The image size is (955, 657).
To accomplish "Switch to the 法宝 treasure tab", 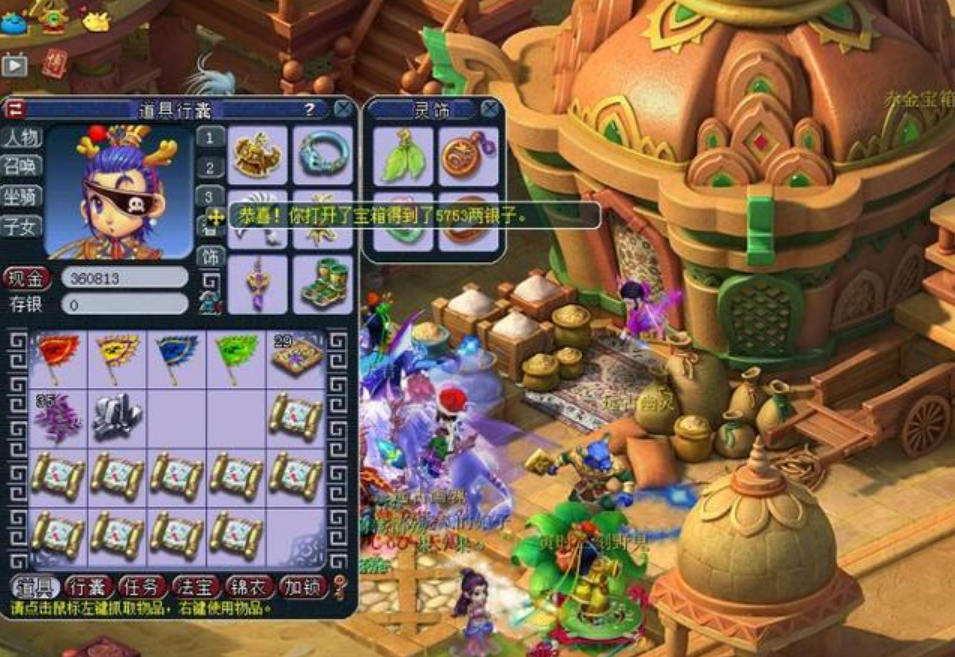I will coord(194,586).
